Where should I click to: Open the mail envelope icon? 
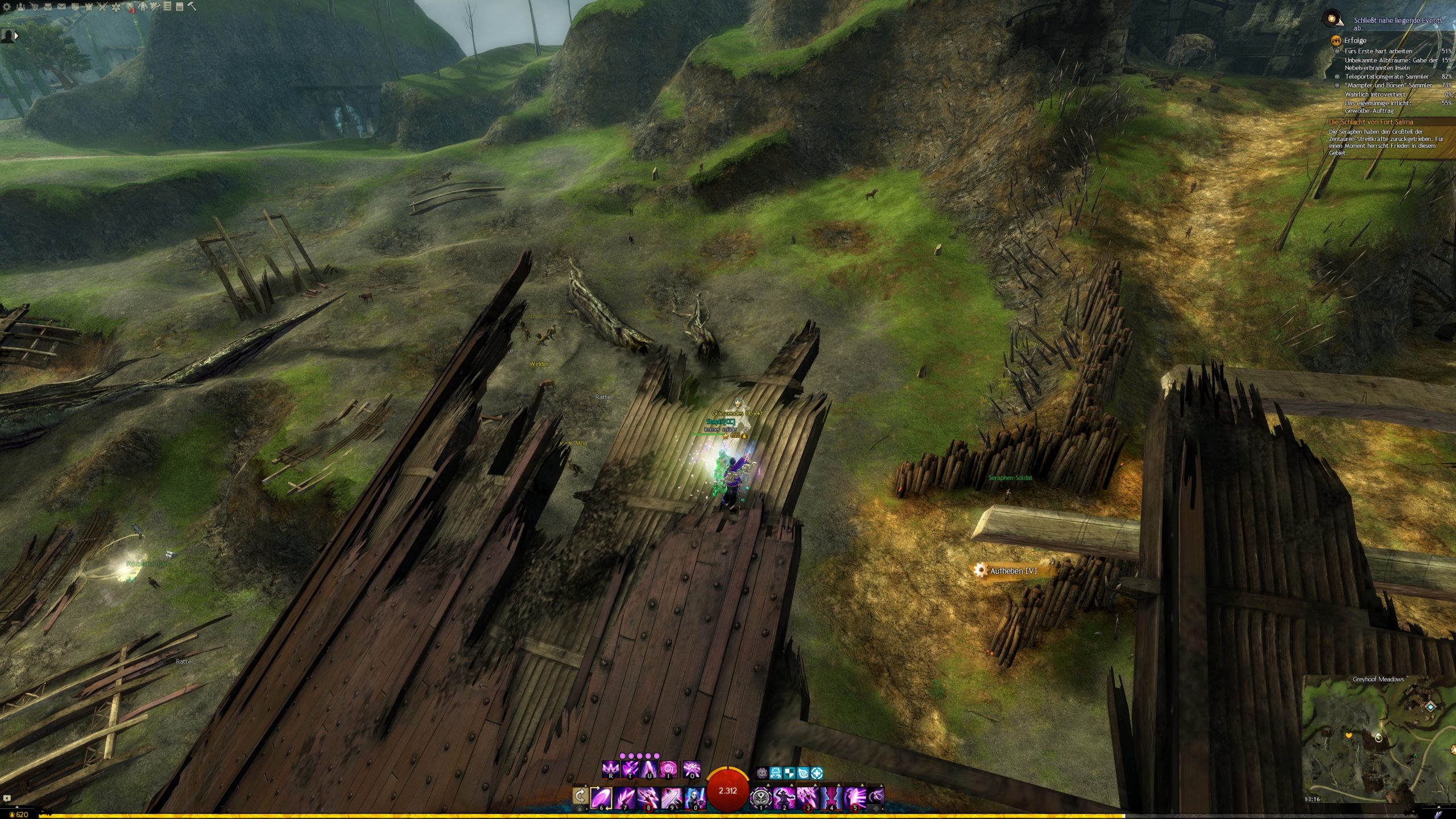click(61, 7)
